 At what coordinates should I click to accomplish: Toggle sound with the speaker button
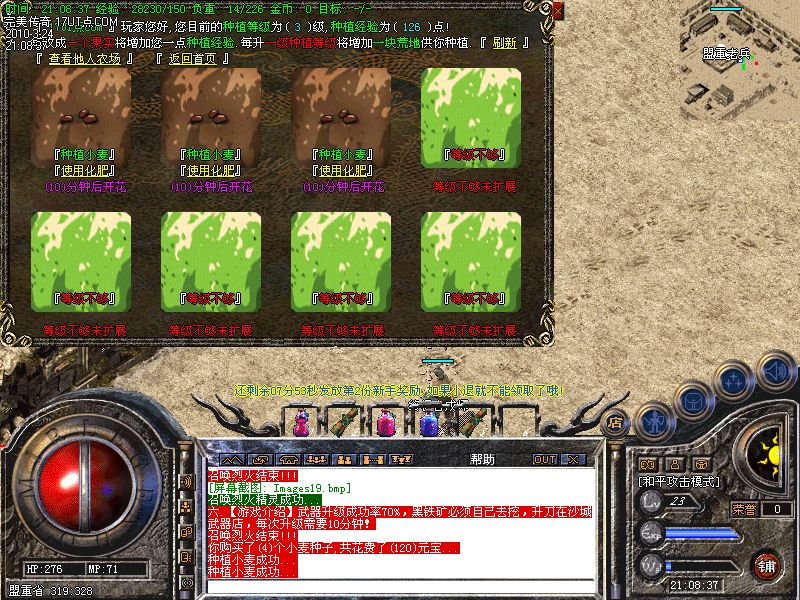776,371
